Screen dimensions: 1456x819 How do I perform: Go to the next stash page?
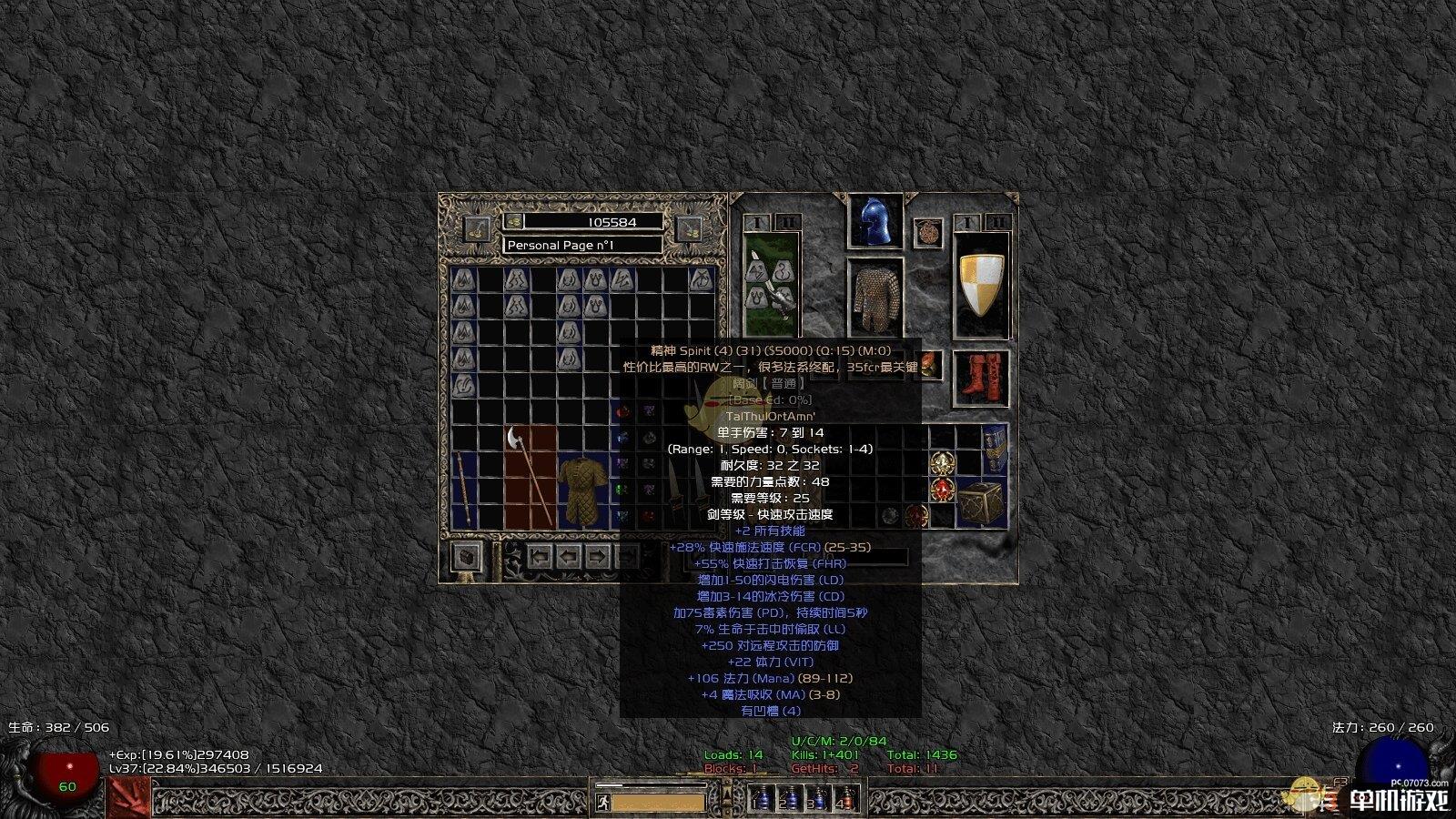[x=597, y=555]
